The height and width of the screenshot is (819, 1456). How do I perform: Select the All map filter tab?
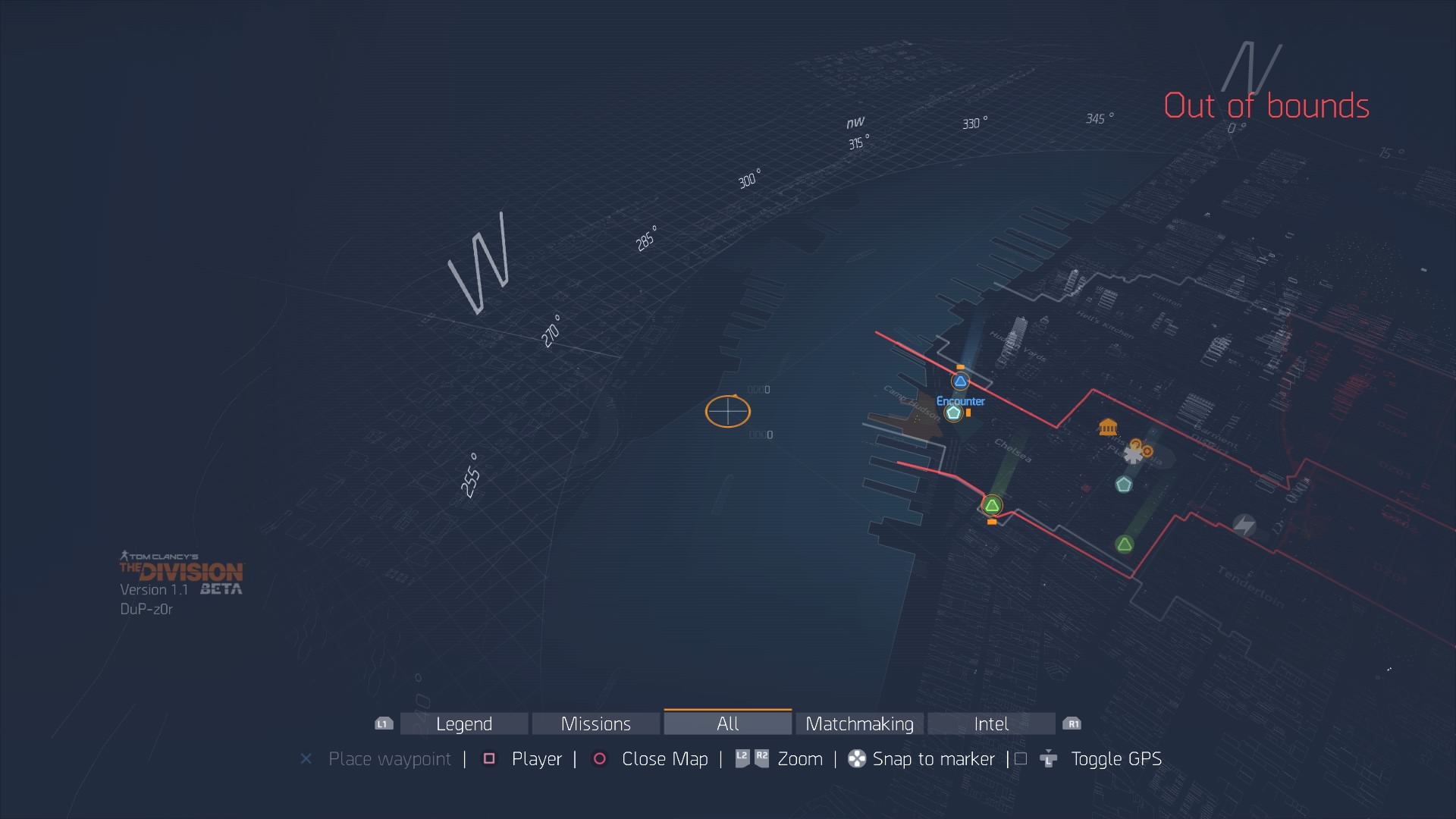click(727, 723)
